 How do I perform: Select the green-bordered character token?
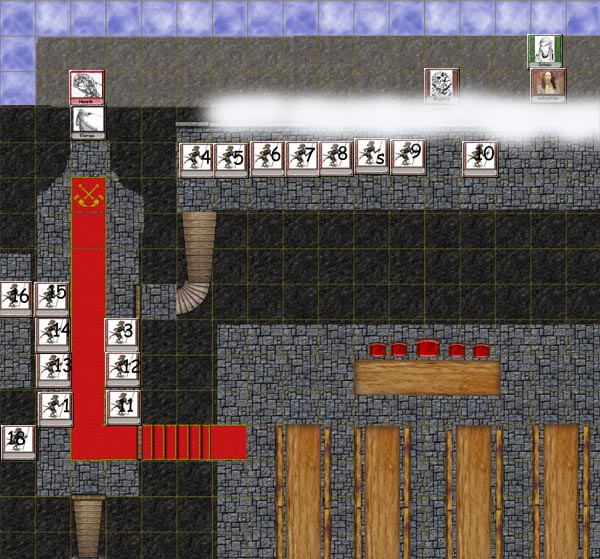click(x=545, y=50)
